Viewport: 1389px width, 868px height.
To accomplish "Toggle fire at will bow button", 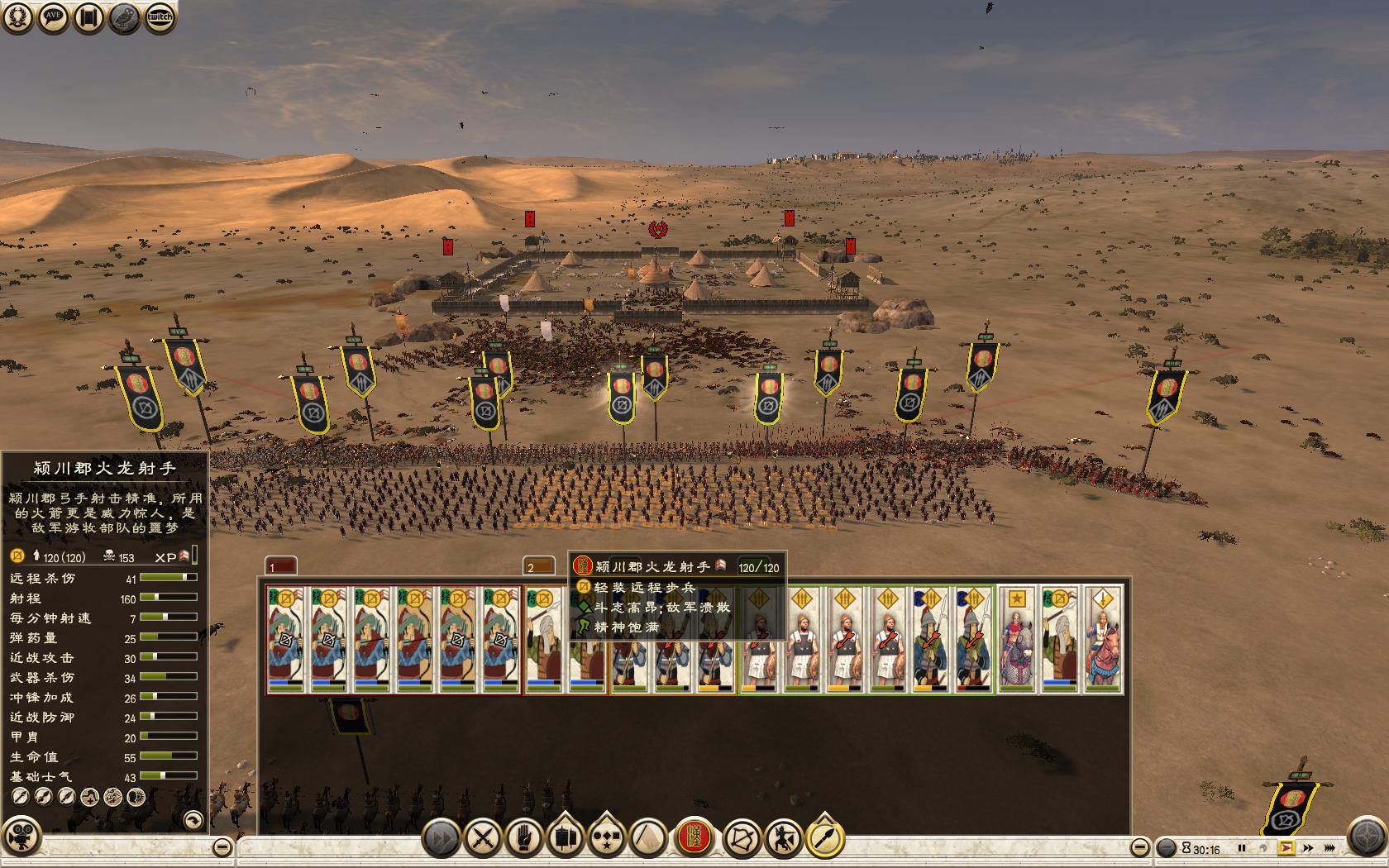I will [742, 839].
